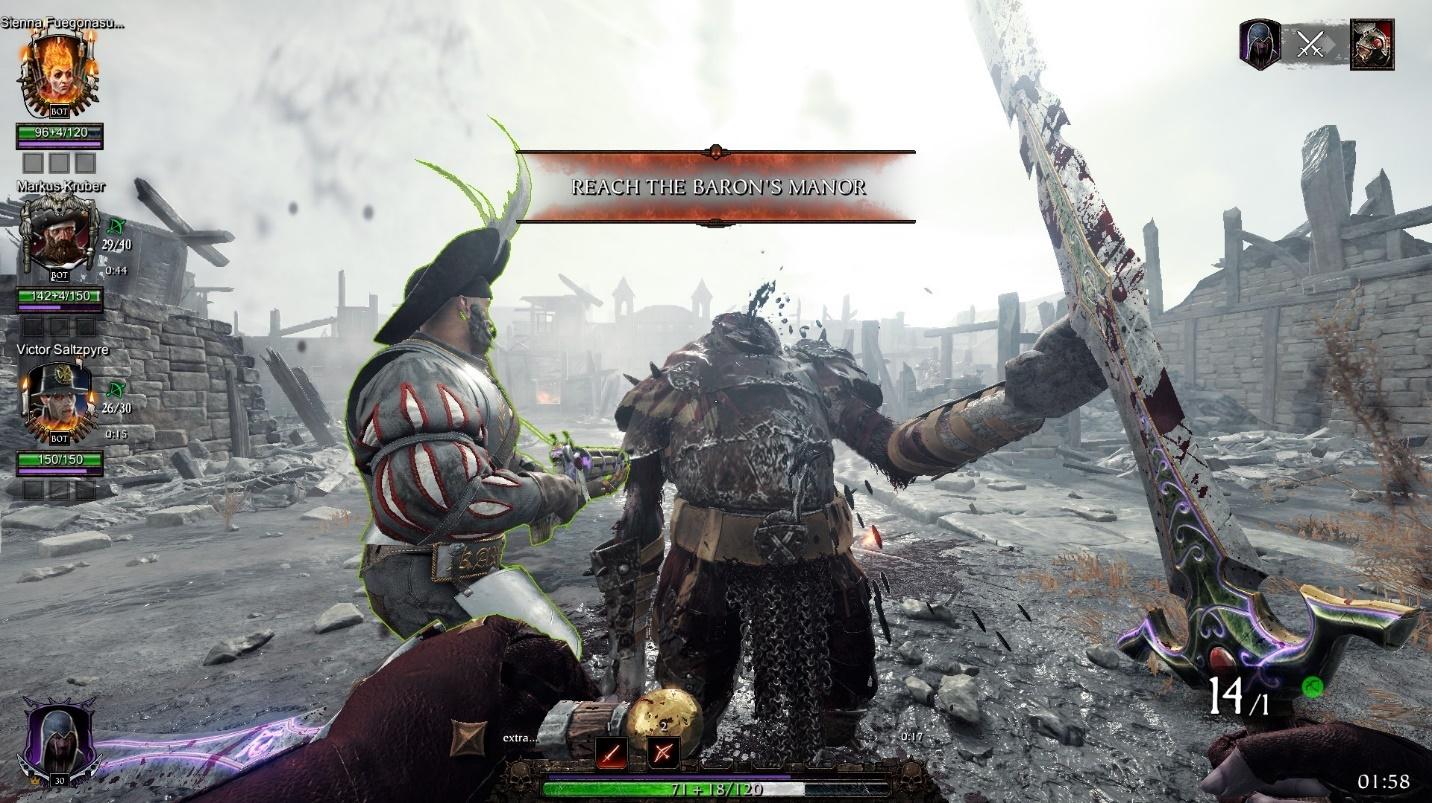The image size is (1432, 803).
Task: Click the throwing star ability icon
Action: tap(466, 737)
